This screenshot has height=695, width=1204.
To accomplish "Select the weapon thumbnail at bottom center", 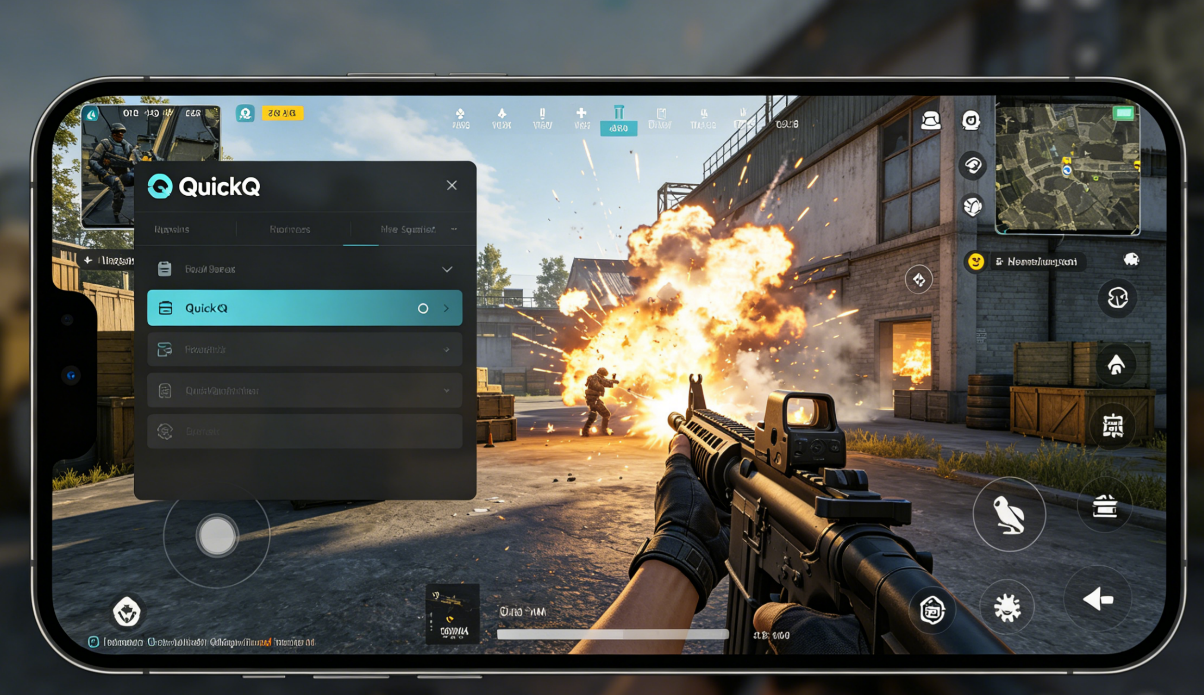I will click(452, 613).
